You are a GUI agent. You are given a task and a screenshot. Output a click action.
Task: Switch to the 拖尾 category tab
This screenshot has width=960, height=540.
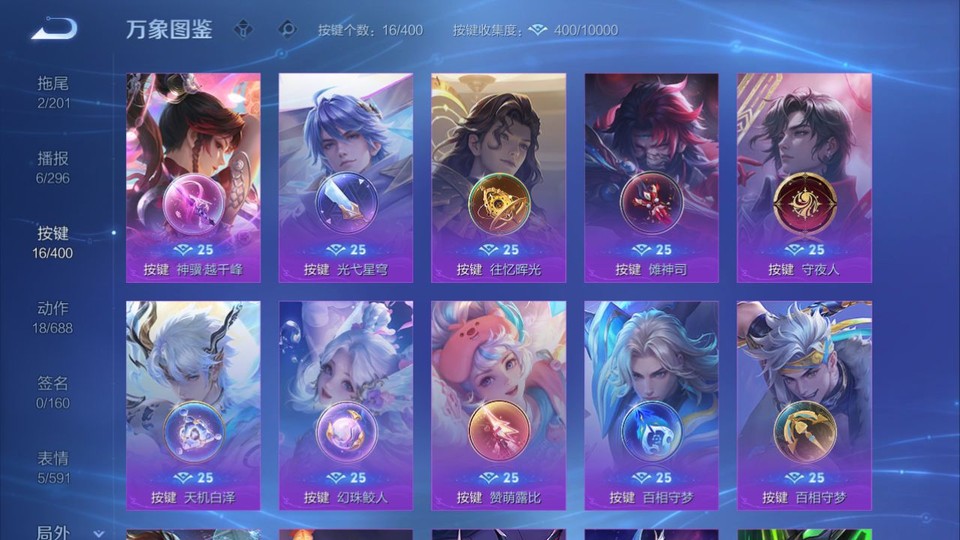53,92
